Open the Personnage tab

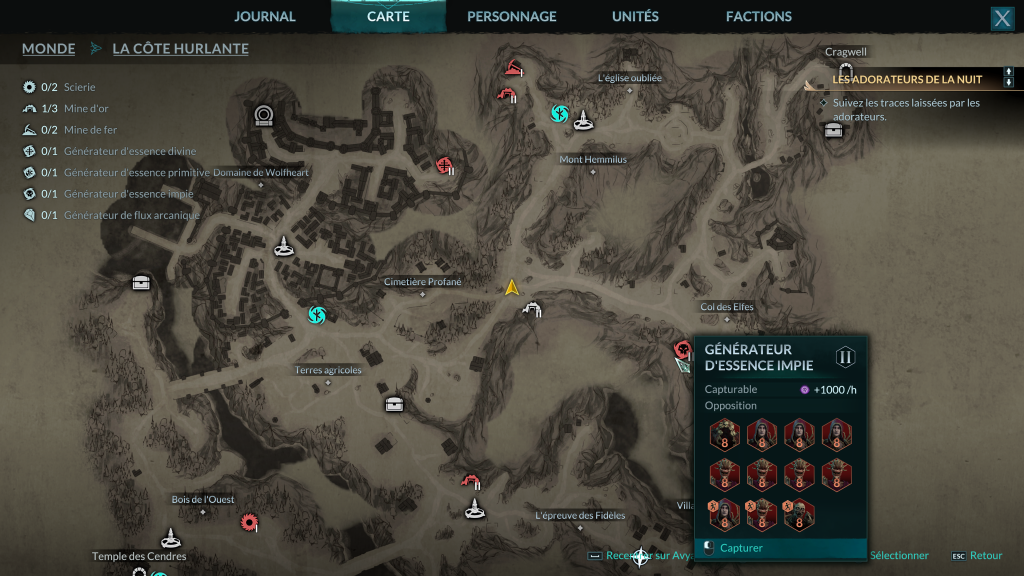[x=511, y=17]
